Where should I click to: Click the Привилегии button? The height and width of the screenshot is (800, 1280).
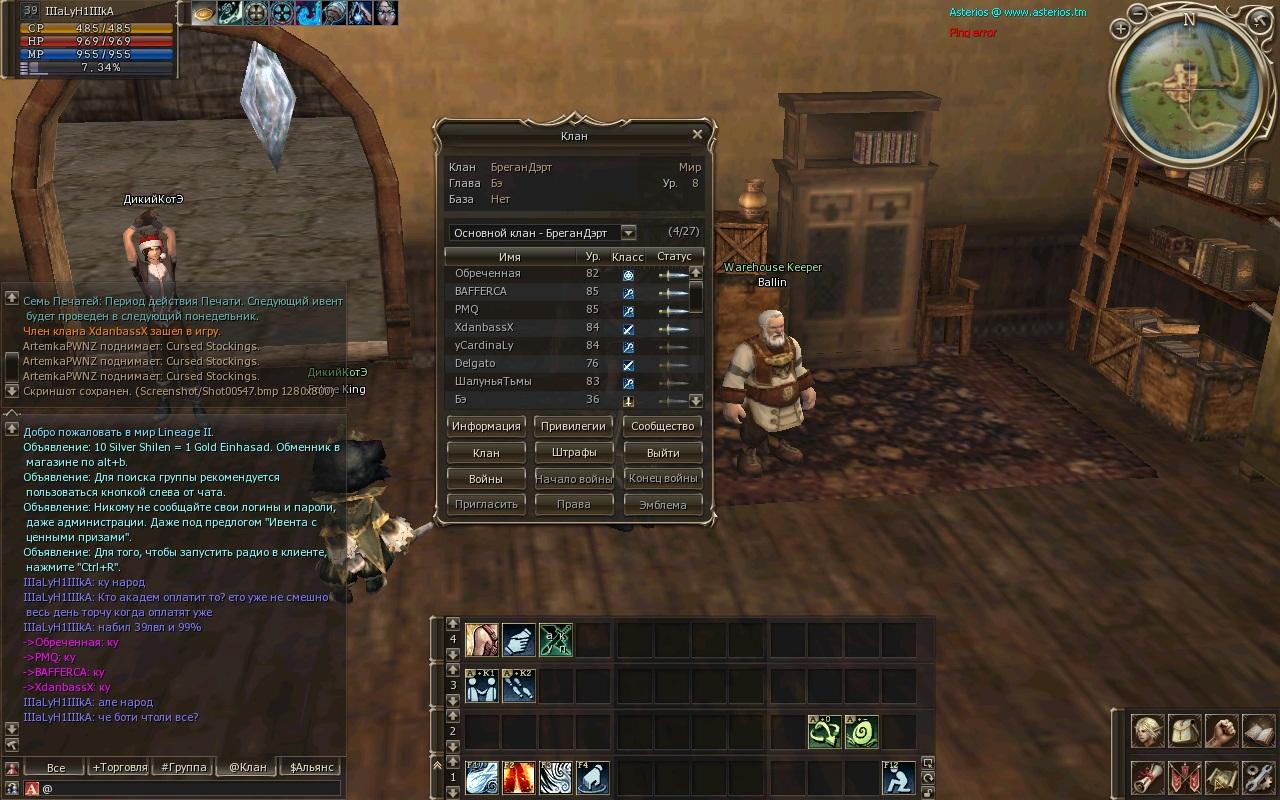coord(573,426)
